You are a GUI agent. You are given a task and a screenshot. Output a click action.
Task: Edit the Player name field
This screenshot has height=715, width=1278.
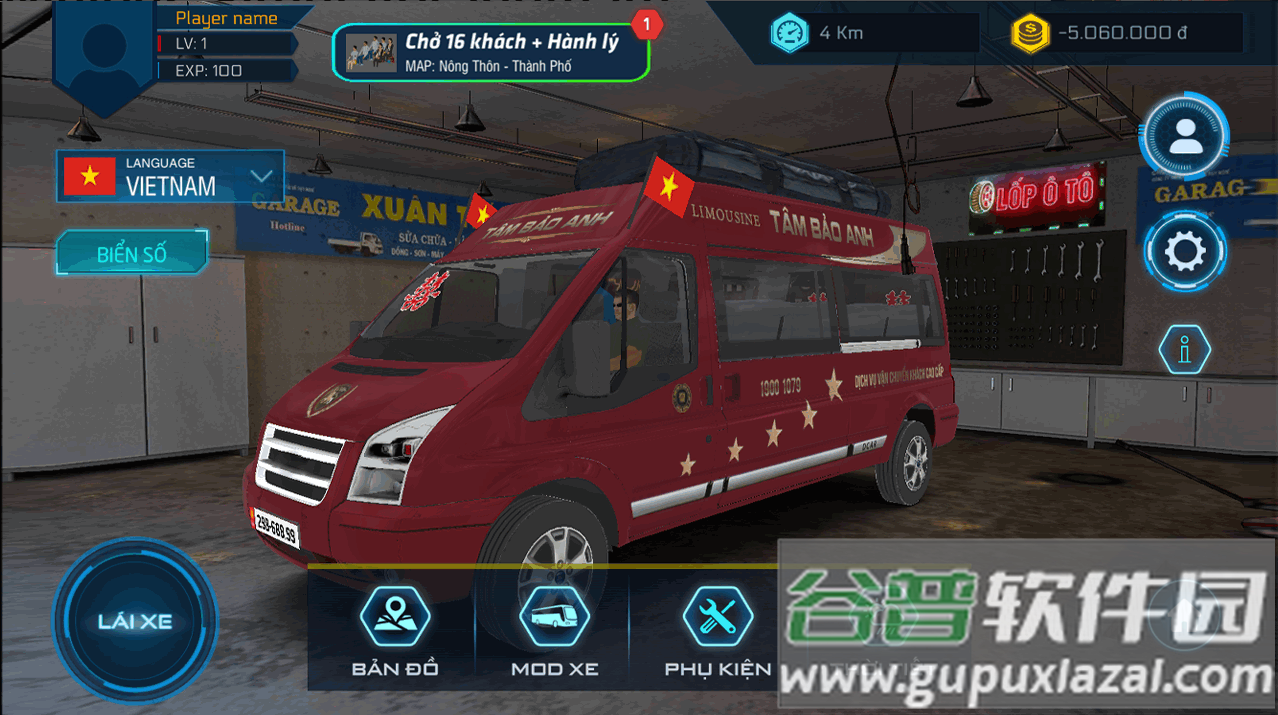click(x=227, y=18)
